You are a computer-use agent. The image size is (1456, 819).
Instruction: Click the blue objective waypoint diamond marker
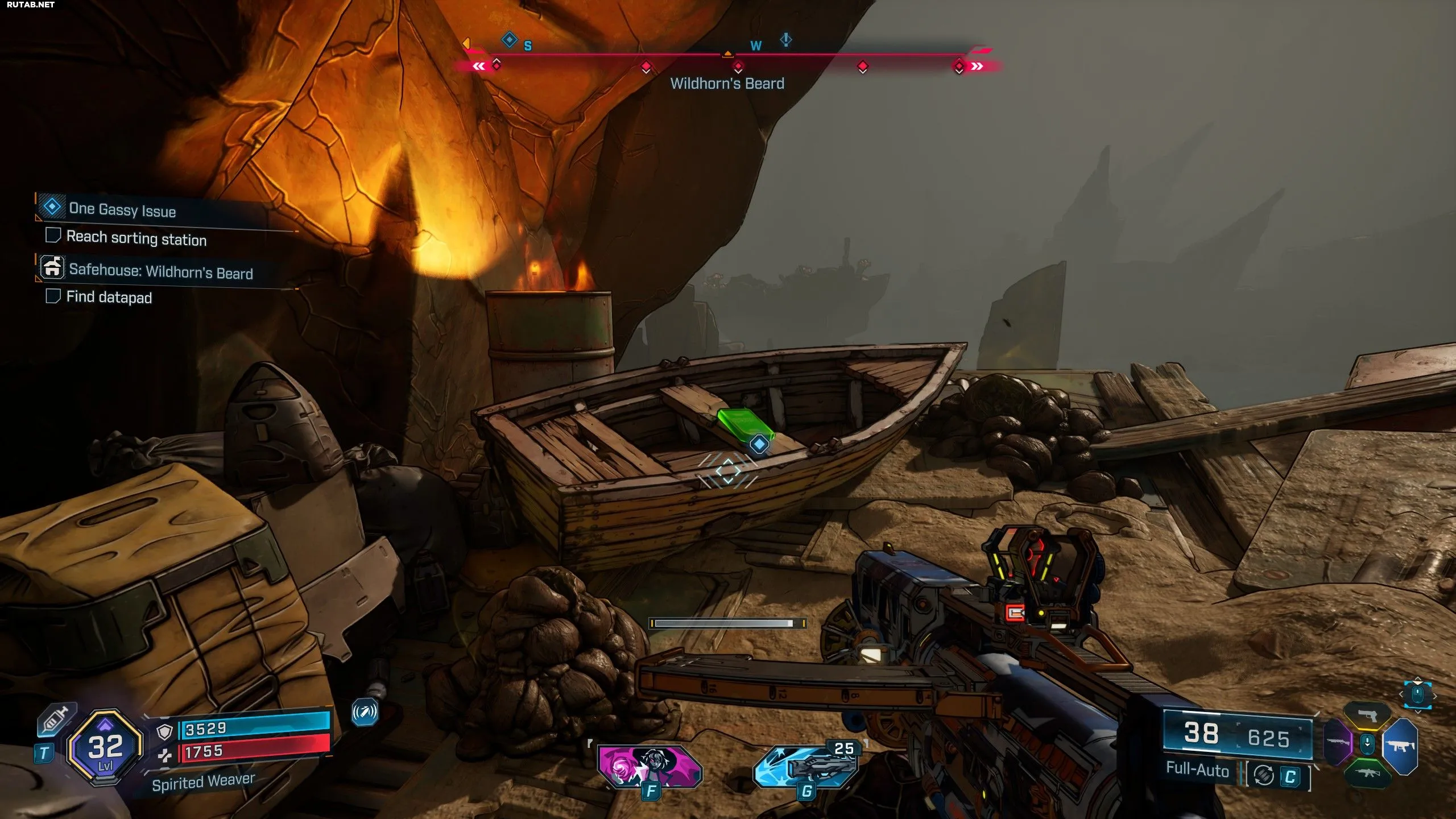coord(759,444)
